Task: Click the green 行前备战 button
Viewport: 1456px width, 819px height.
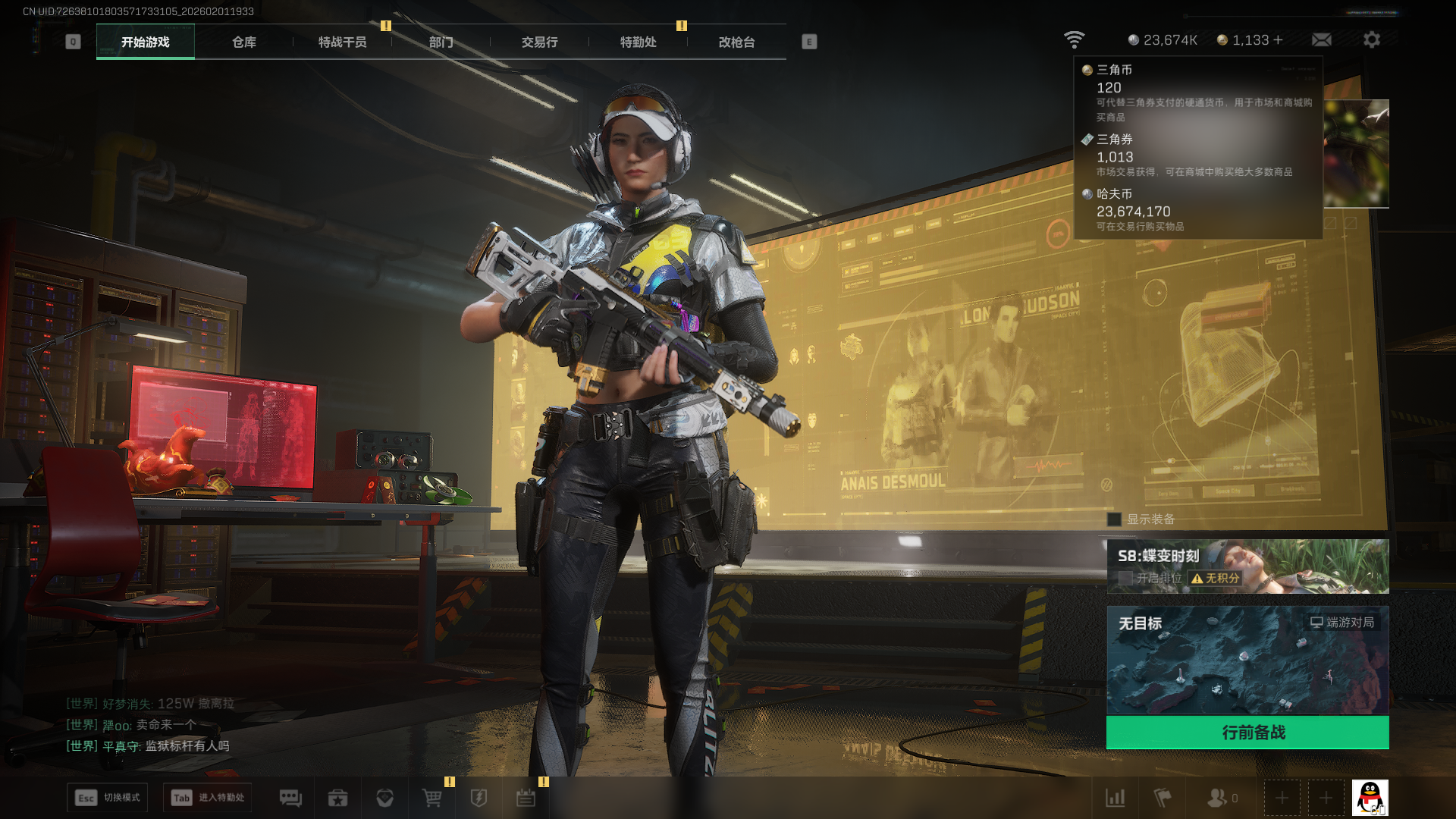Action: [x=1247, y=733]
